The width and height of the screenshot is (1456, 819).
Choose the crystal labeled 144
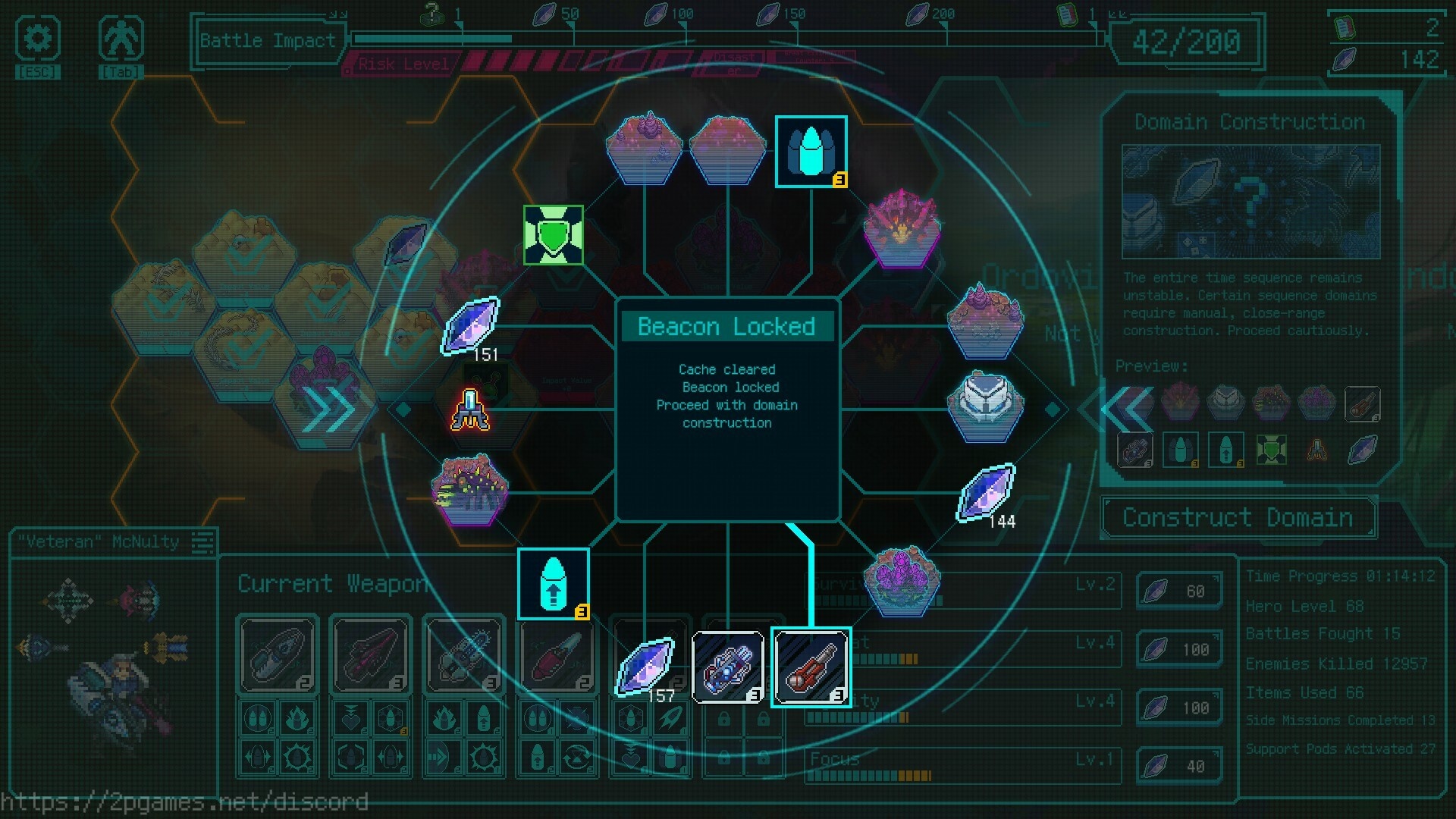[986, 492]
